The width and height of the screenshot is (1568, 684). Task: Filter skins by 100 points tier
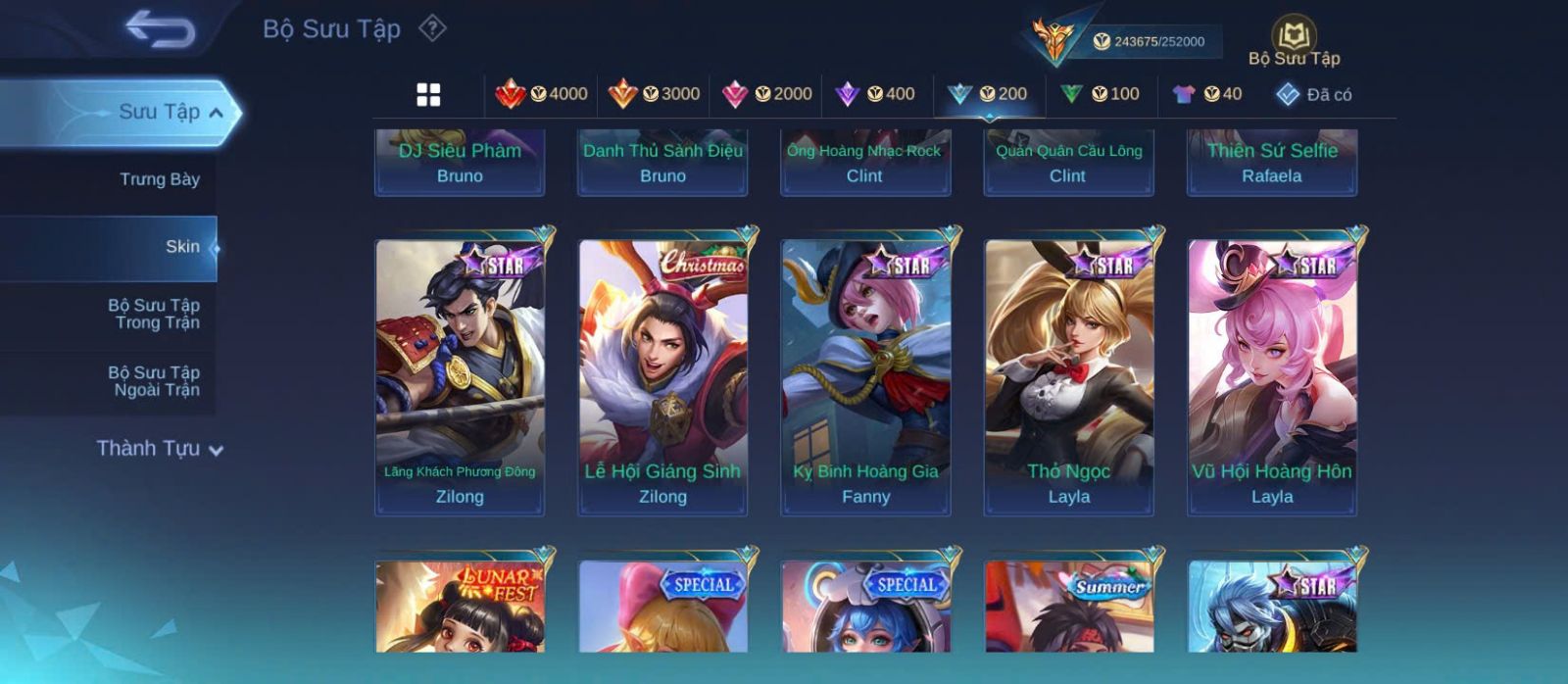click(1101, 94)
